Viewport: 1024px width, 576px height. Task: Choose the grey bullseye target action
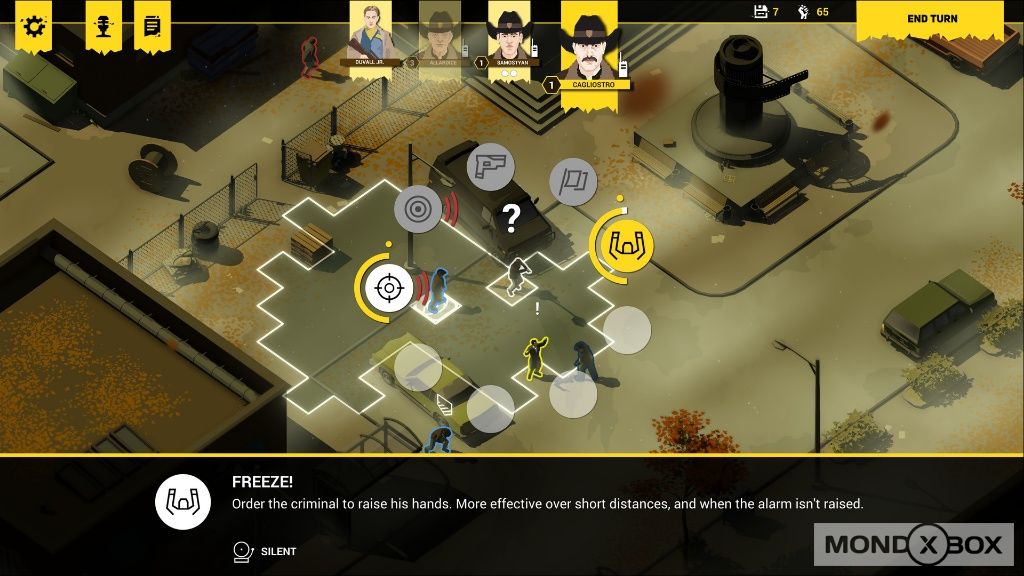coord(418,209)
